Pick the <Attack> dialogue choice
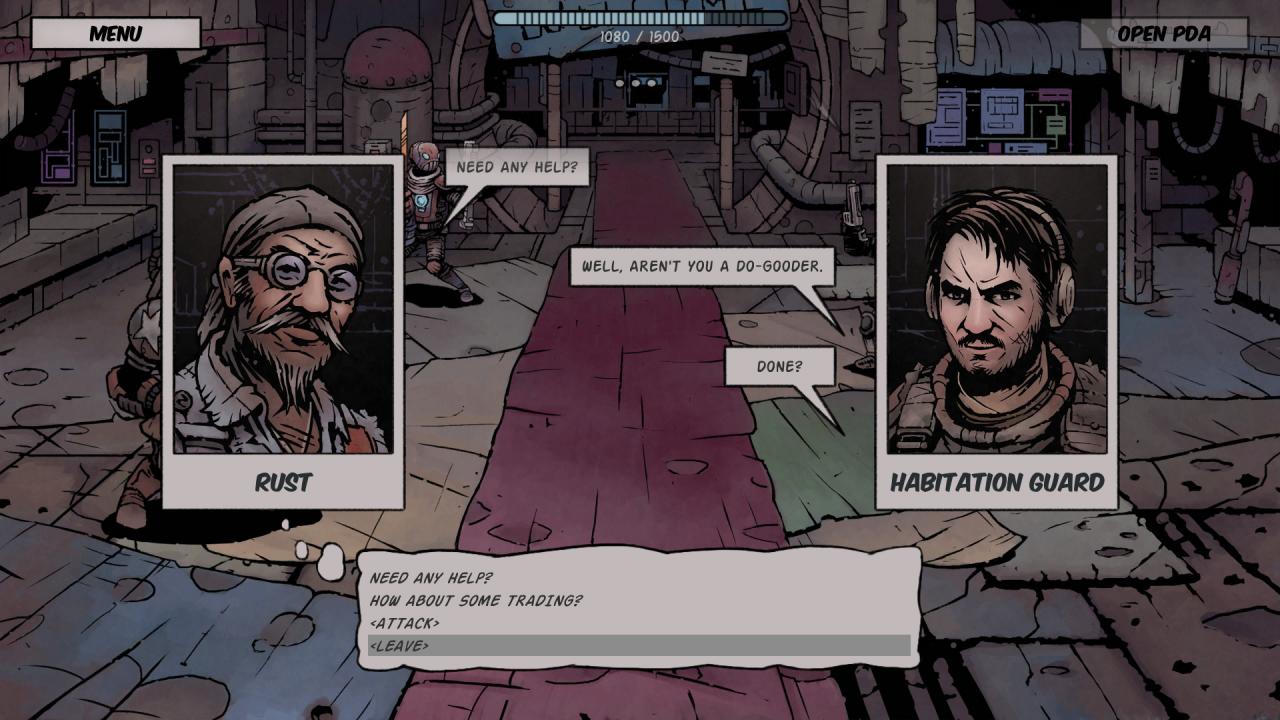 (x=404, y=623)
